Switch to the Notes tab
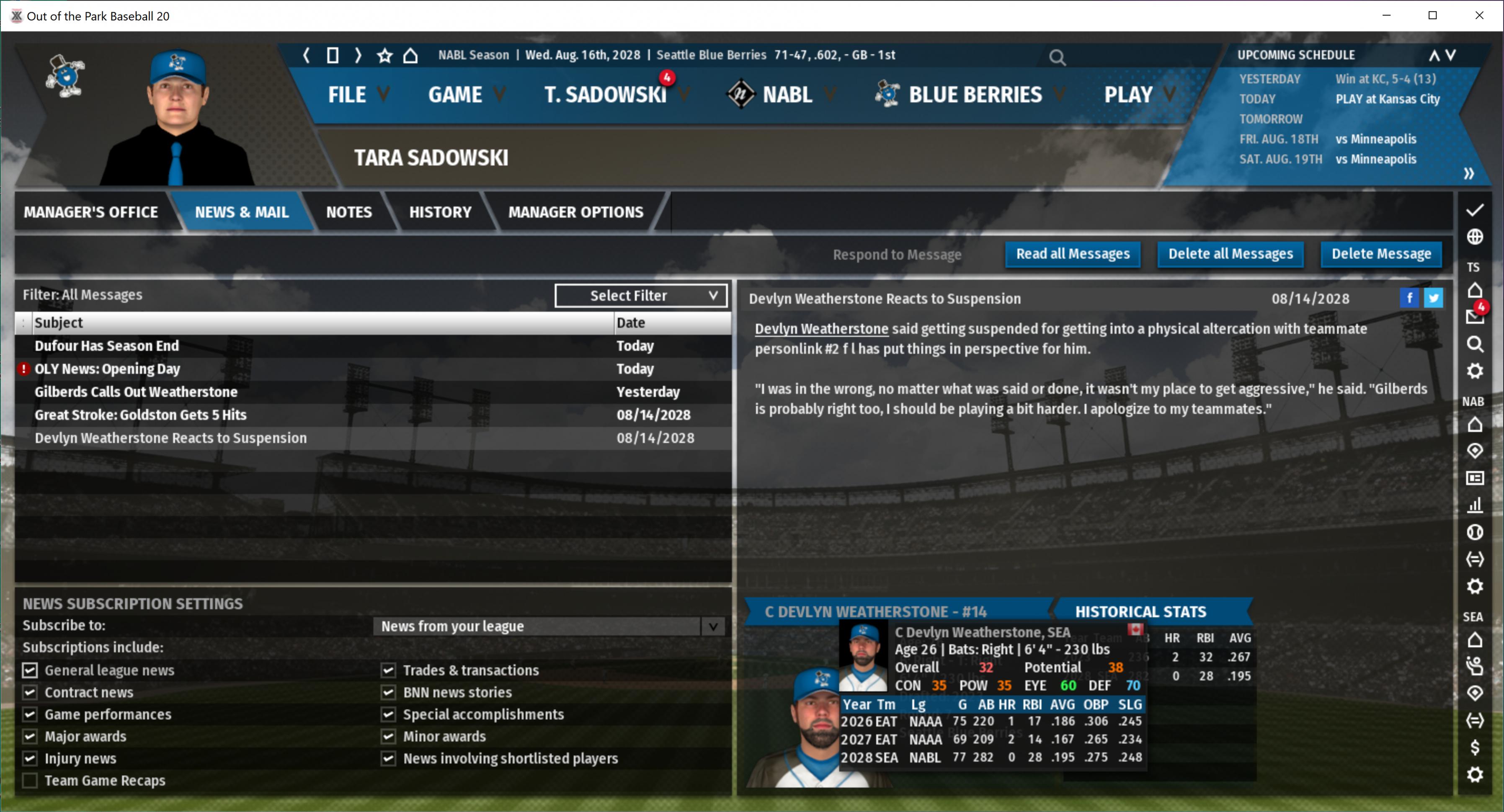The width and height of the screenshot is (1504, 812). tap(348, 212)
